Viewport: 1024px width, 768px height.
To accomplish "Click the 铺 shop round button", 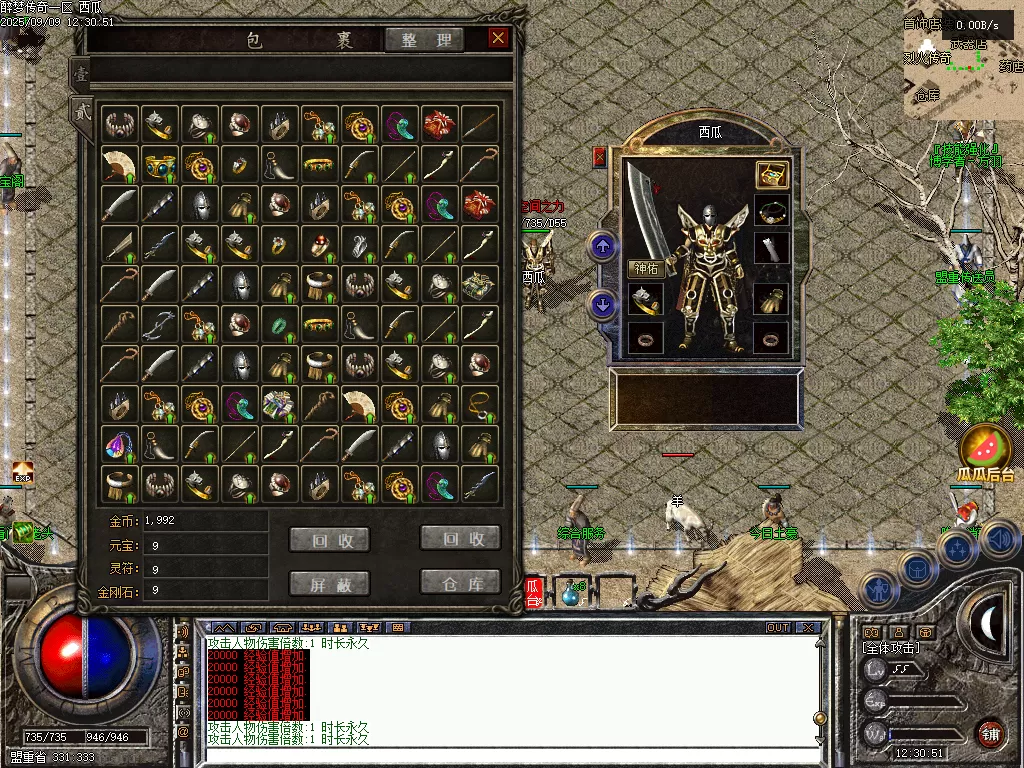I will [990, 733].
